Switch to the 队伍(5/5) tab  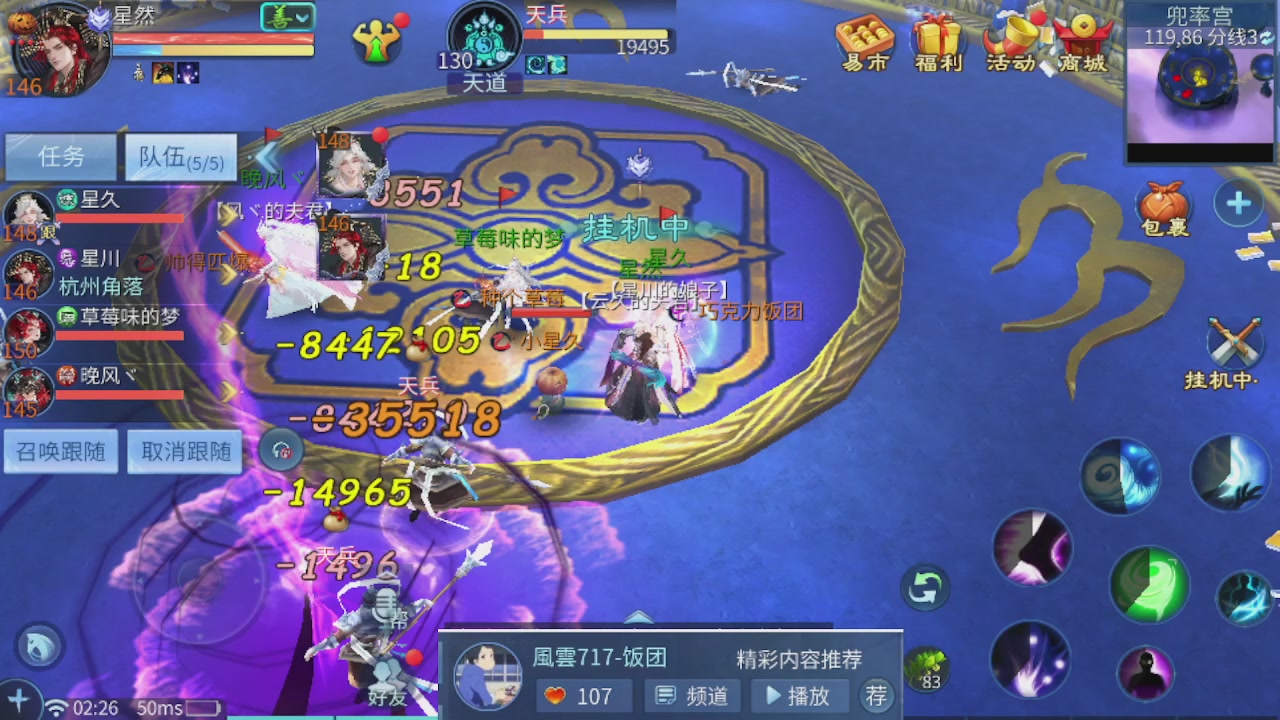pyautogui.click(x=180, y=157)
